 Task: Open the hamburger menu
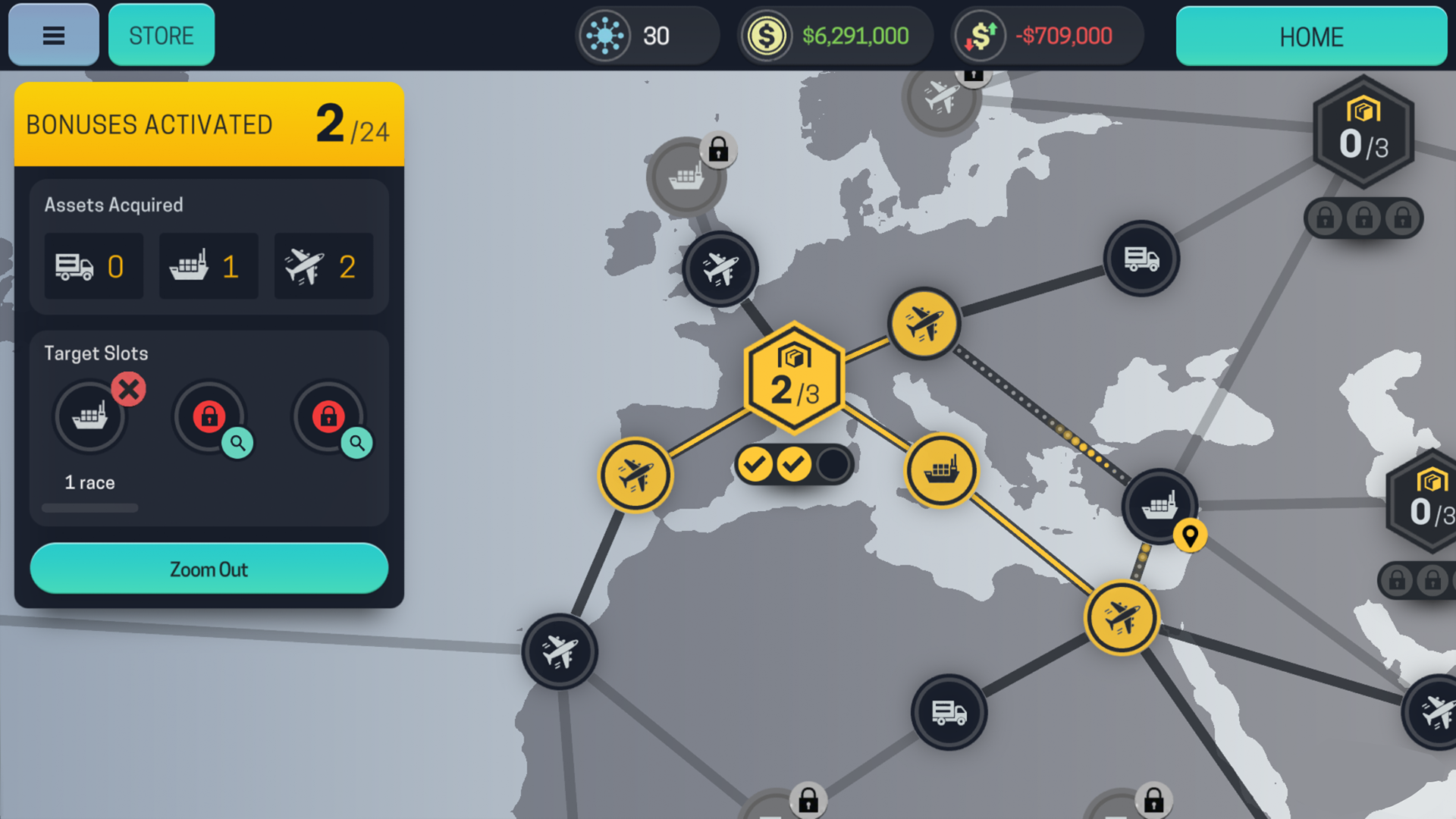[x=52, y=34]
